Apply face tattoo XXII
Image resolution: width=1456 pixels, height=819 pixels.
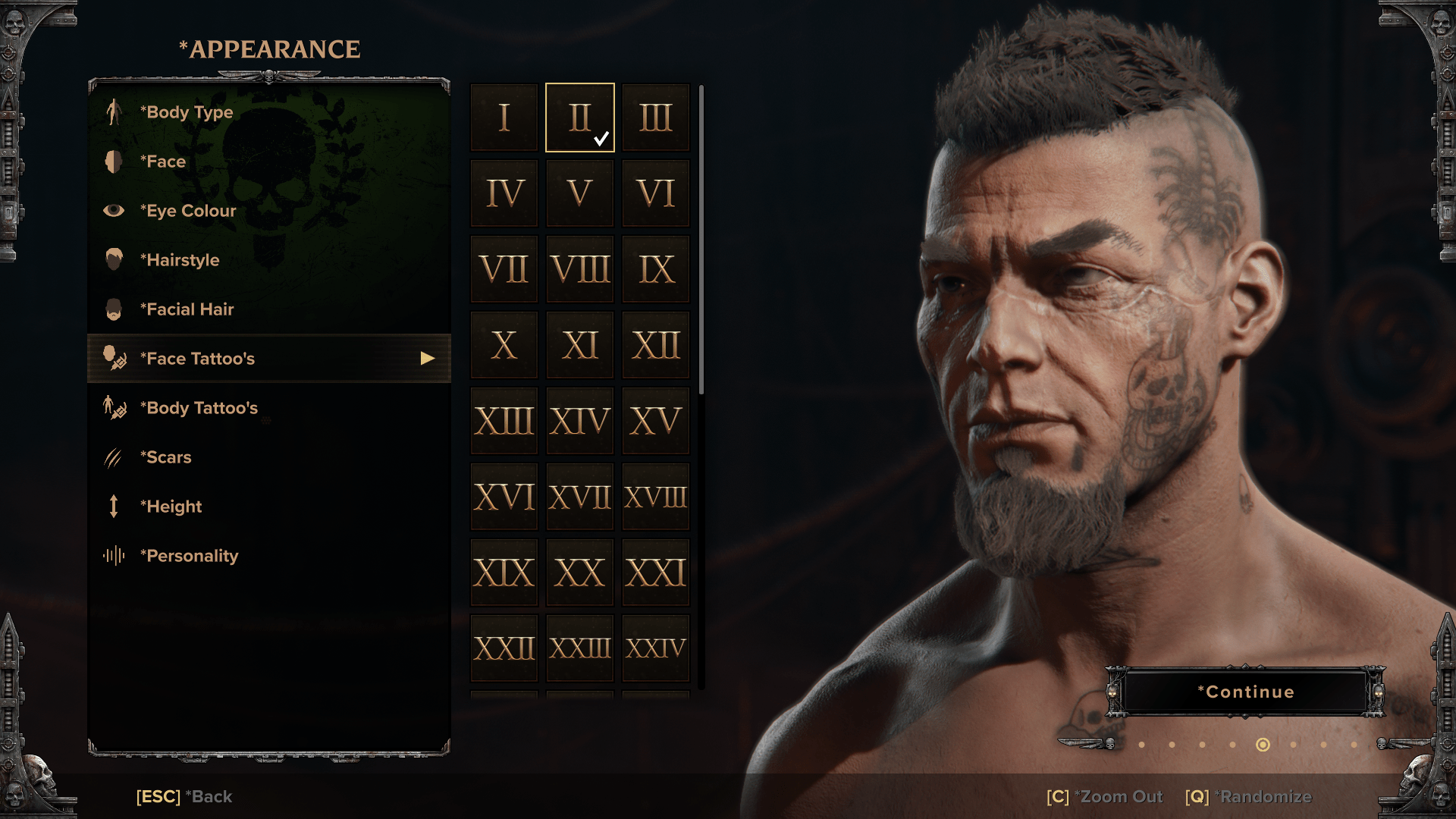[504, 648]
